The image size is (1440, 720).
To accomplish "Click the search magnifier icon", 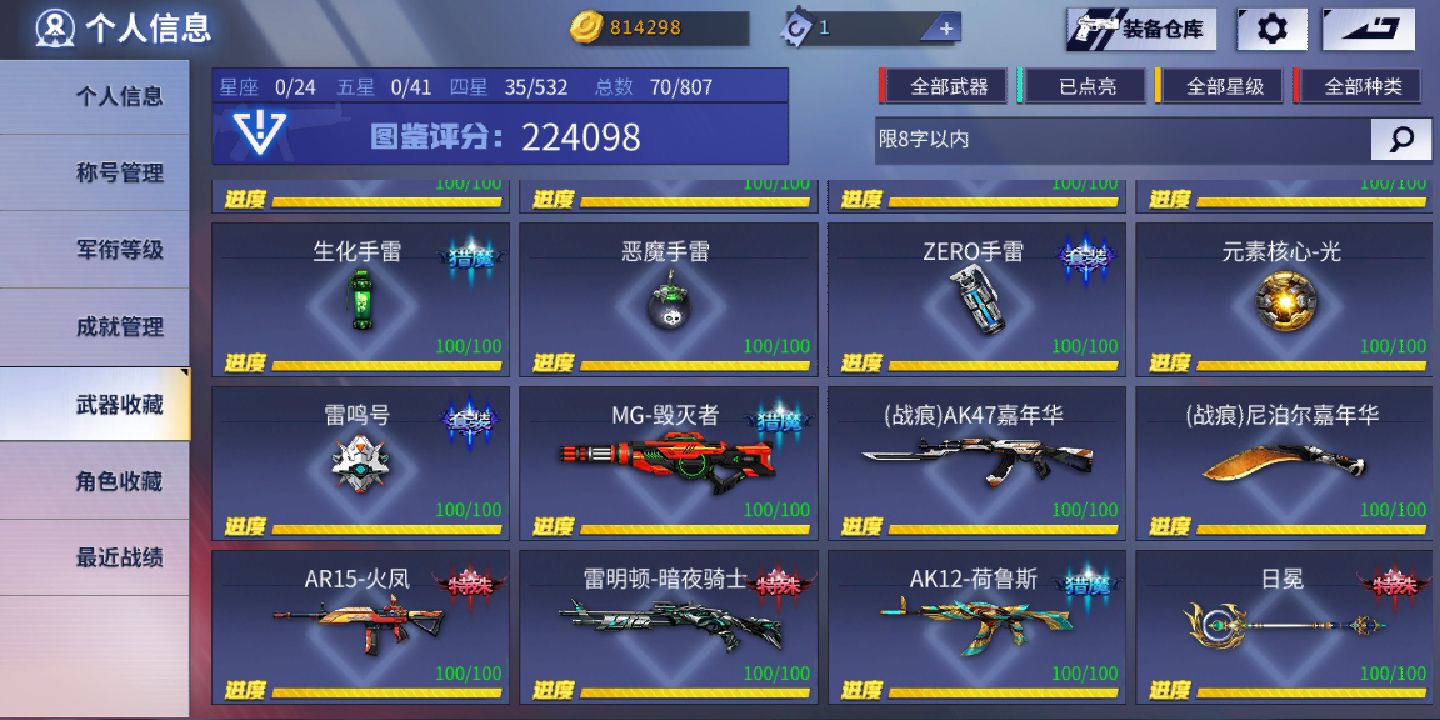I will pyautogui.click(x=1400, y=139).
